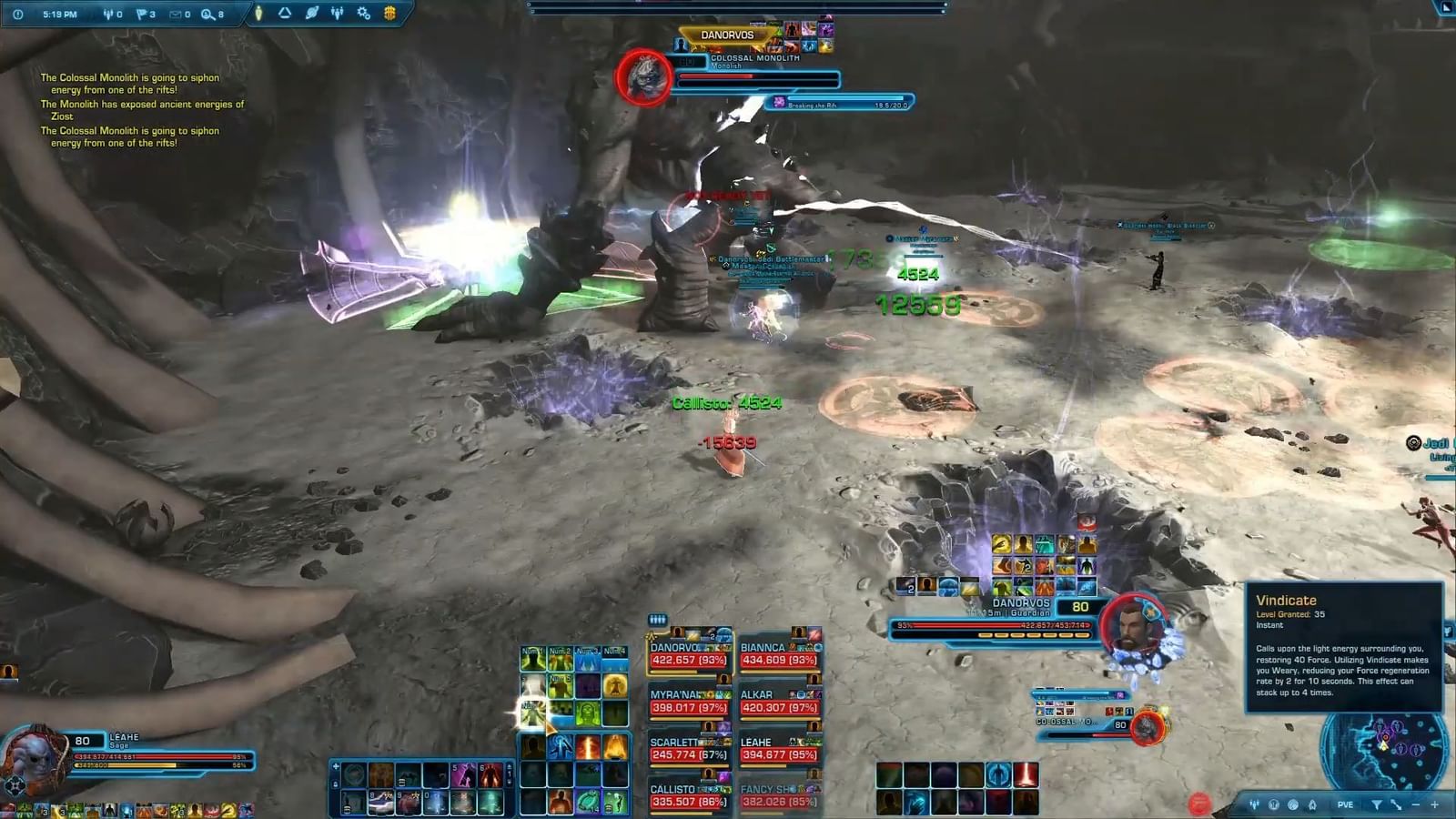Zoom in the minimap with the plus button
This screenshot has width=1456, height=819.
(x=1435, y=804)
